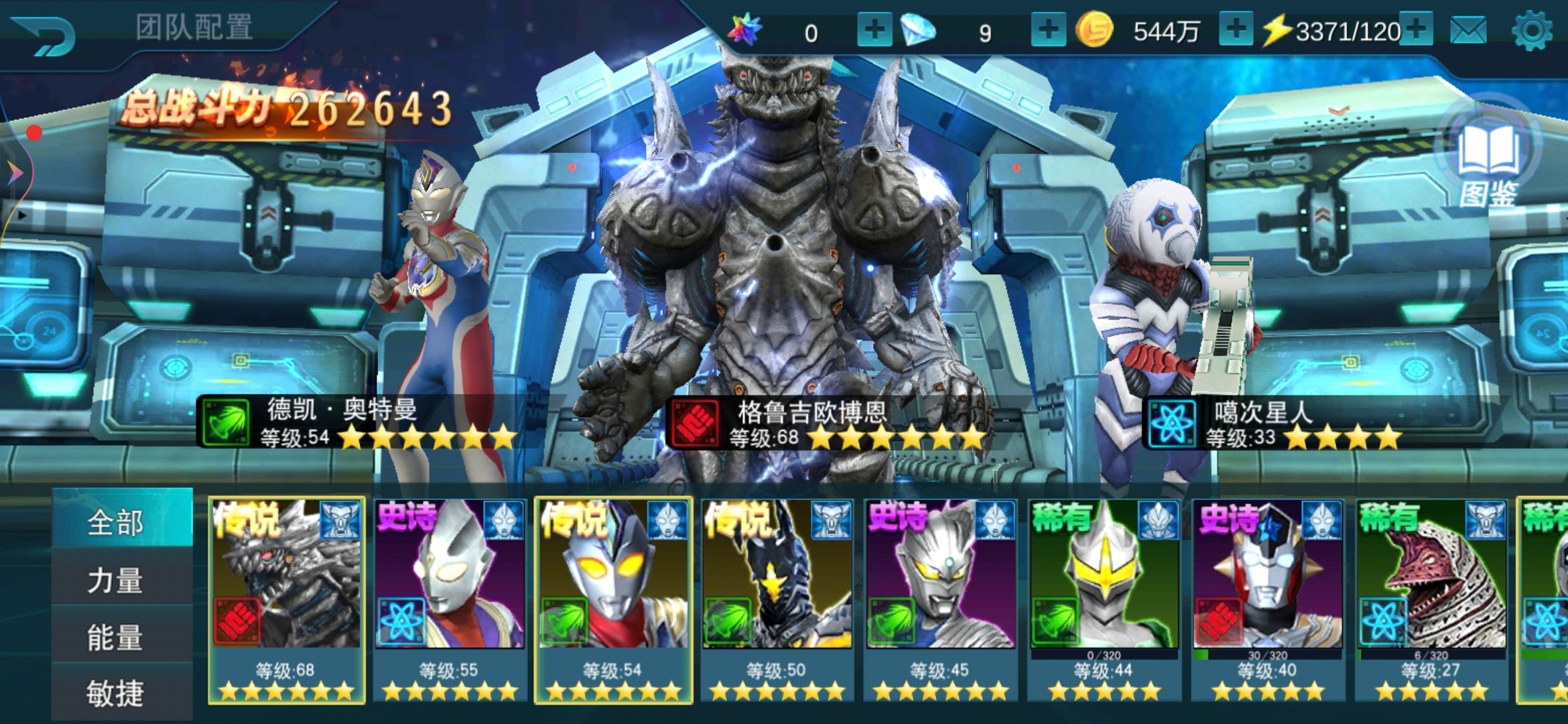Image resolution: width=1568 pixels, height=724 pixels.
Task: Add more rainbow star currency
Action: [x=874, y=31]
